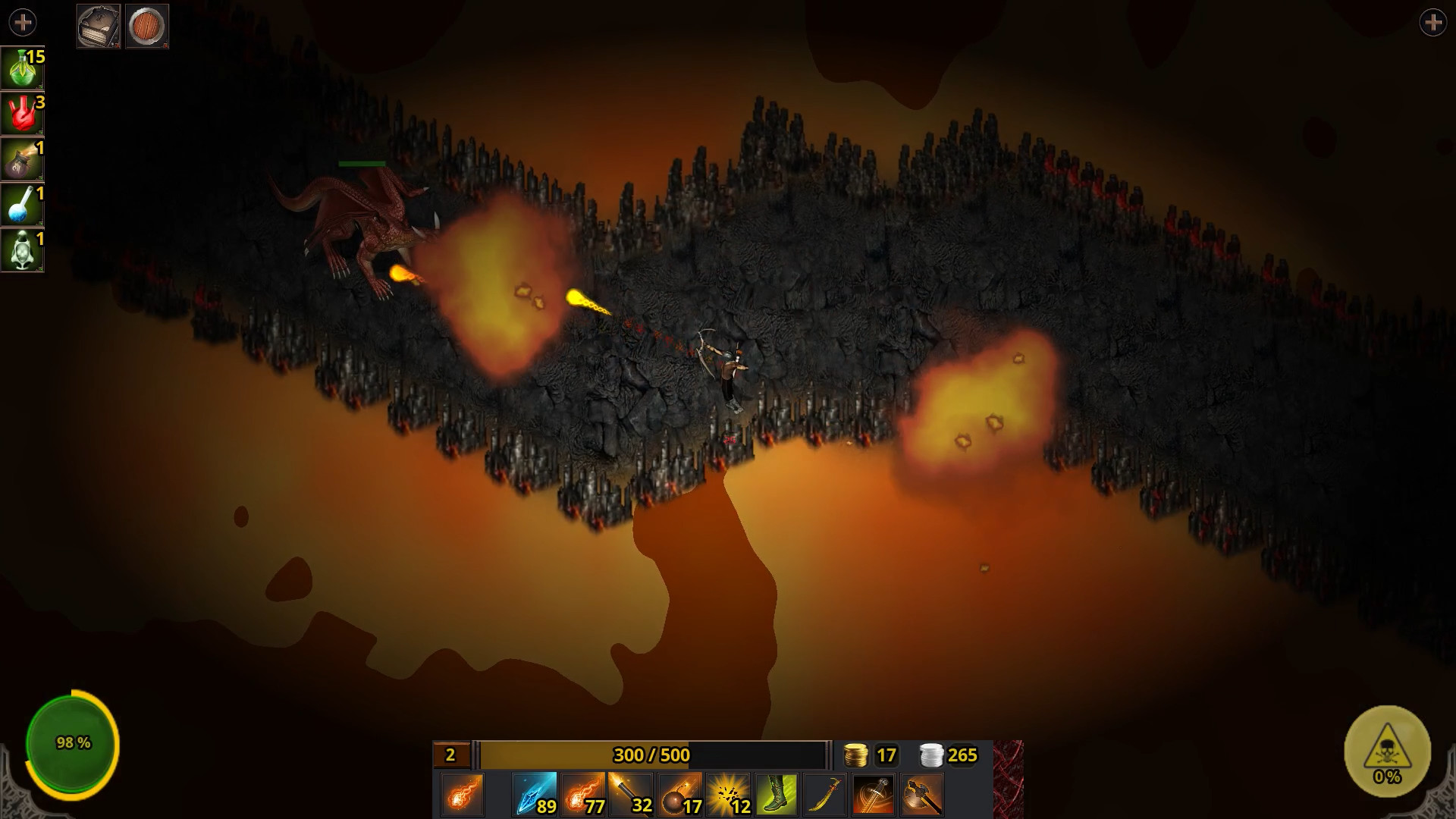
Task: Use the green leaf potion with 15 count
Action: click(22, 68)
